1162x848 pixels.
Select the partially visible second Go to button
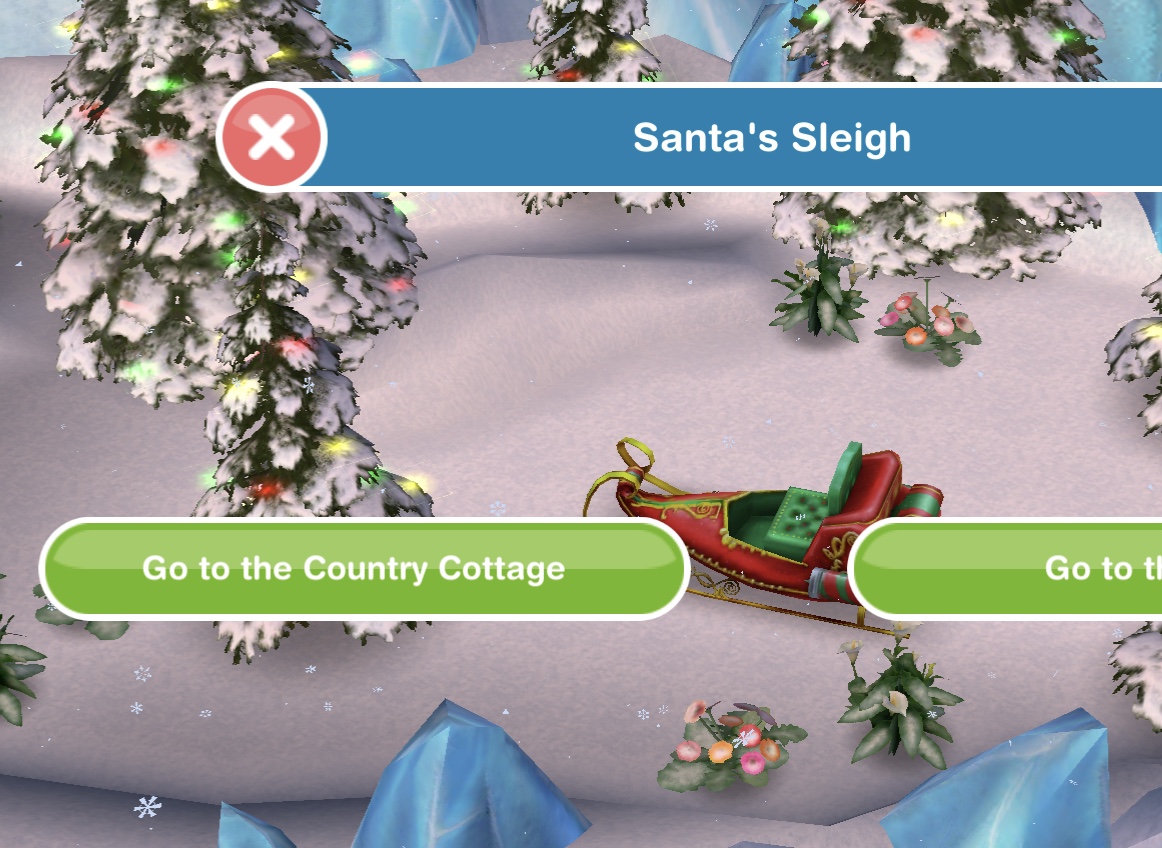1010,568
